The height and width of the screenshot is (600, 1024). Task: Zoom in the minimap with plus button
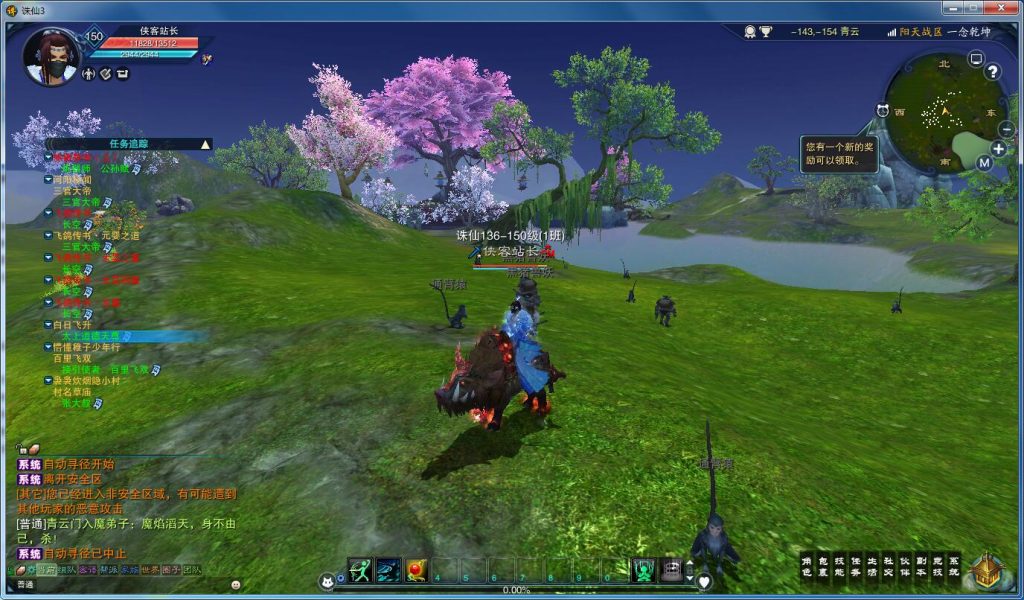[x=998, y=149]
